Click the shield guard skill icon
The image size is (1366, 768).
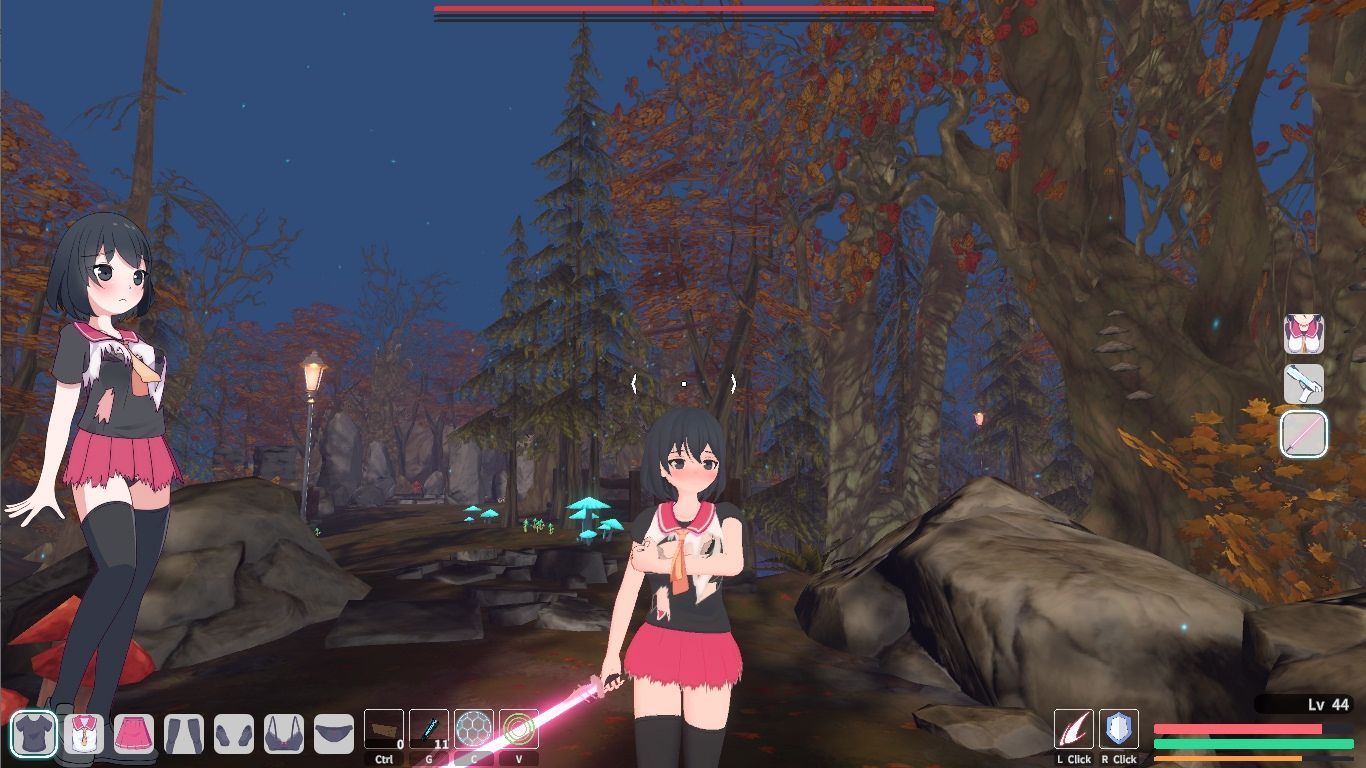point(1119,729)
